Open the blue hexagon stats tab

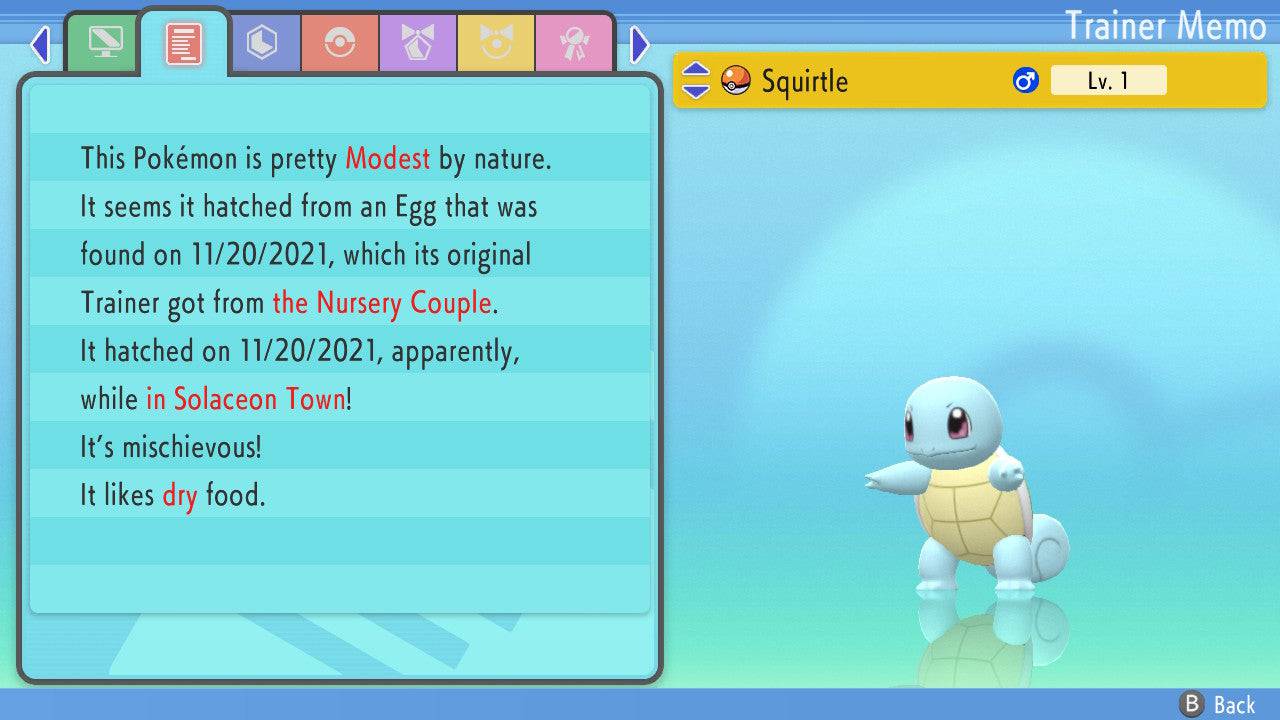coord(262,43)
